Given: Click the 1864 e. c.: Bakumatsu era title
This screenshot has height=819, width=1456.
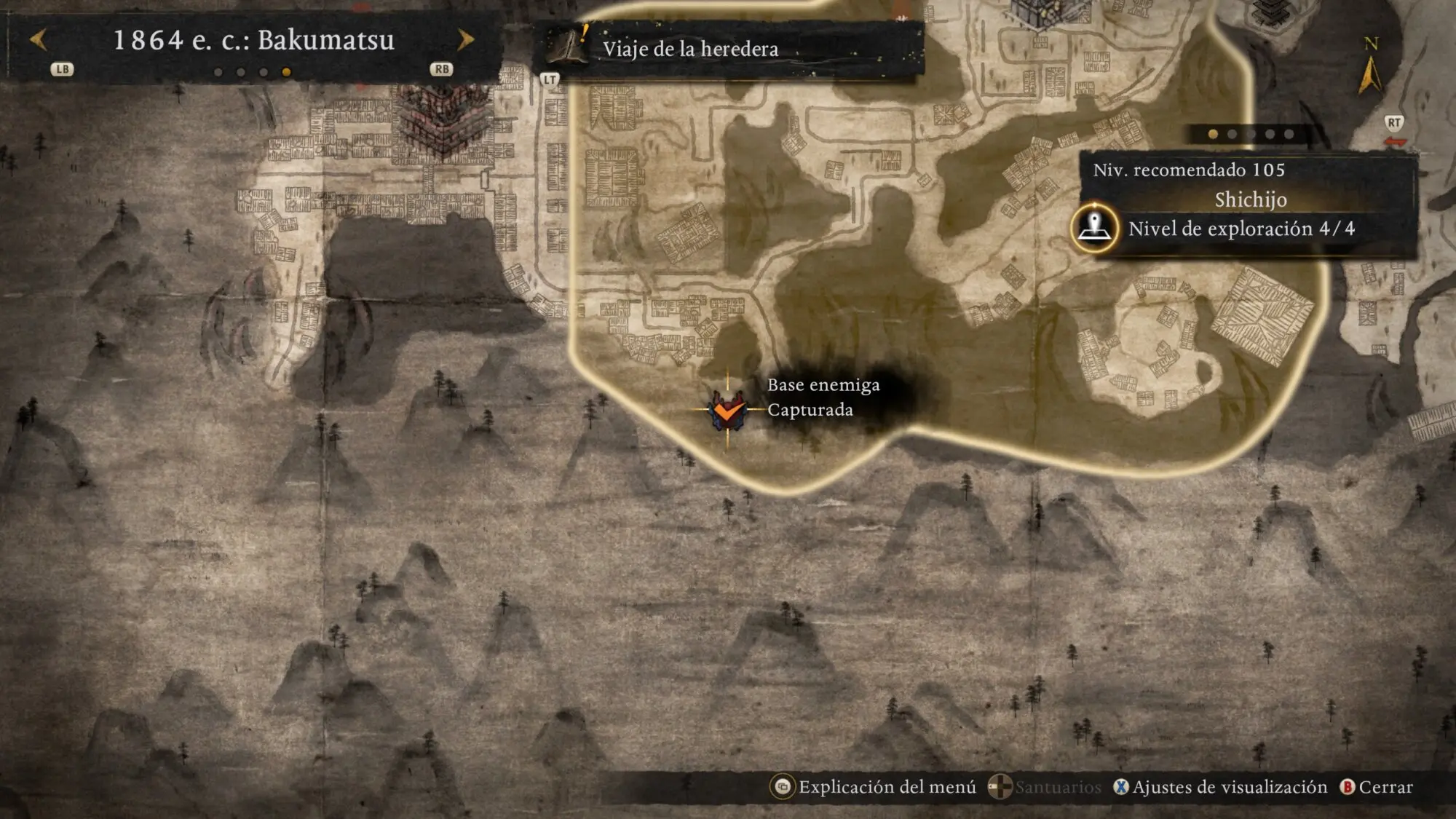Looking at the screenshot, I should [253, 40].
